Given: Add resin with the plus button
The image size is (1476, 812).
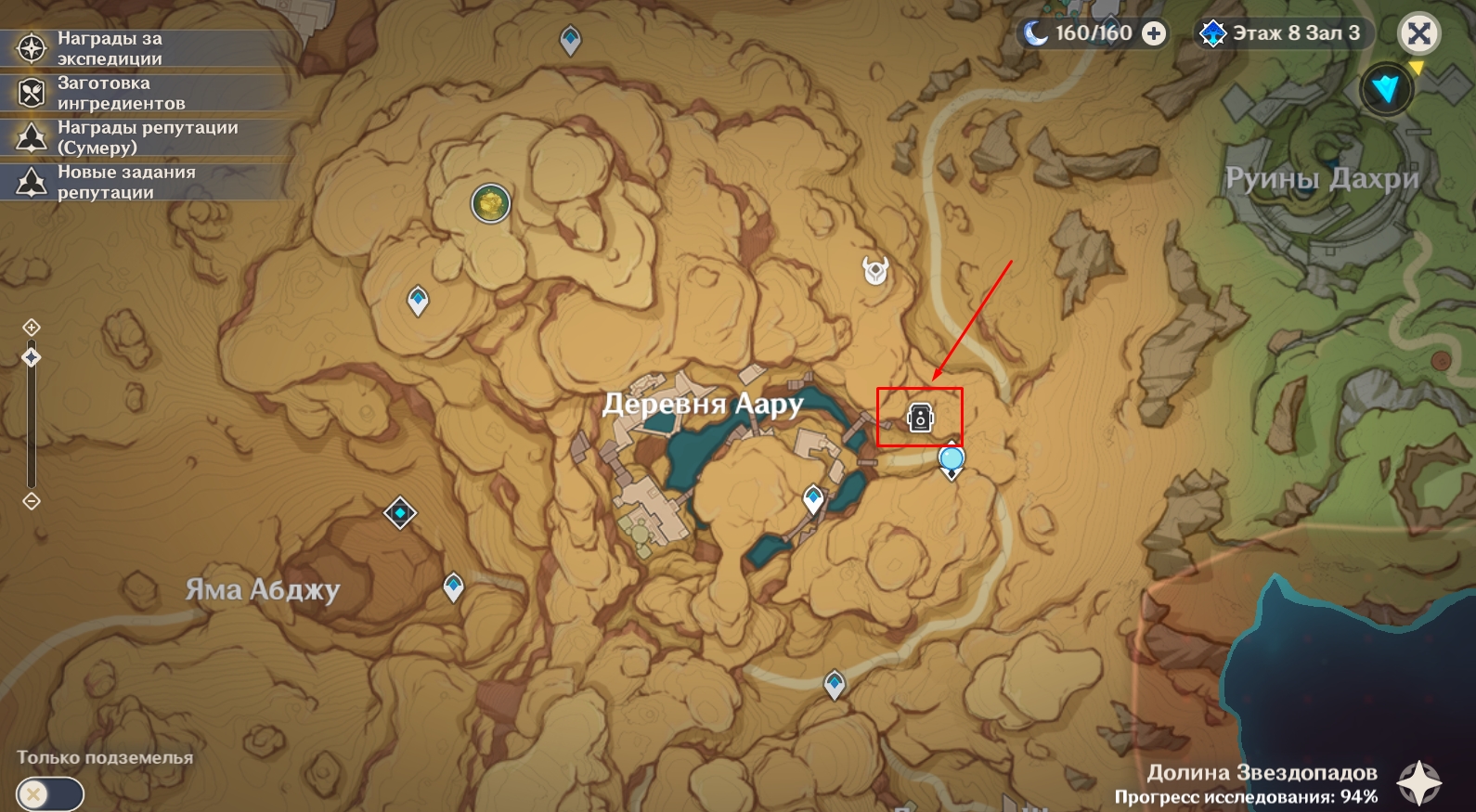Looking at the screenshot, I should (x=1154, y=34).
